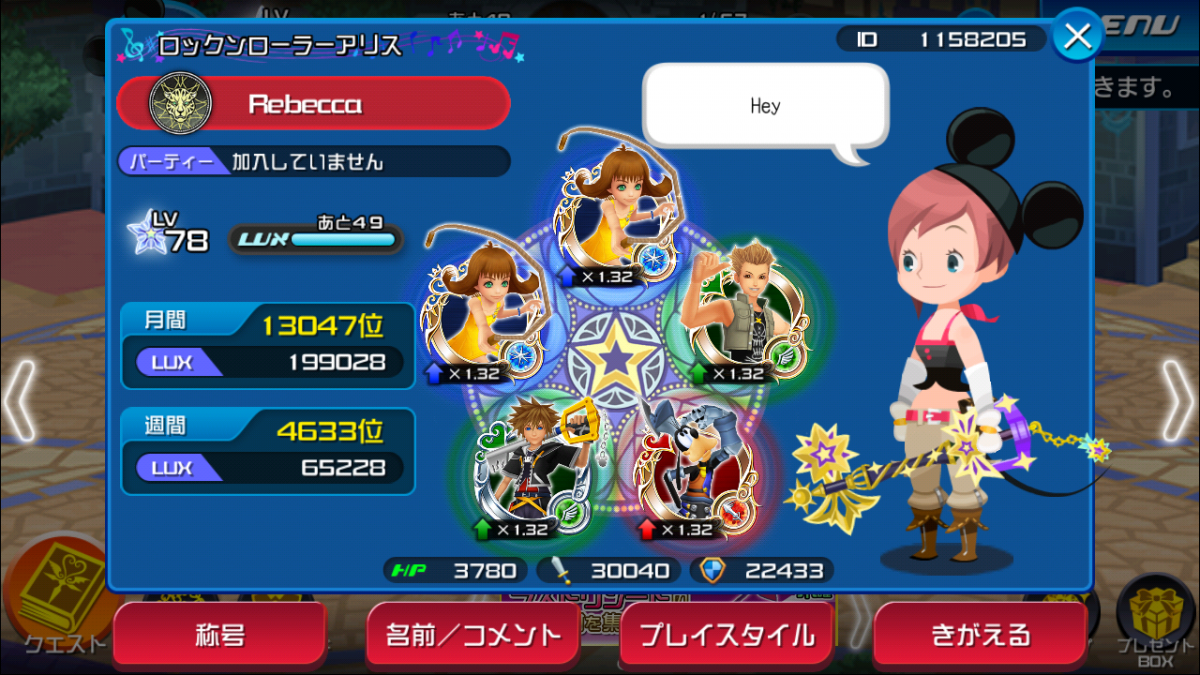Image resolution: width=1200 pixels, height=675 pixels.
Task: Open the 称号 title button
Action: [220, 635]
